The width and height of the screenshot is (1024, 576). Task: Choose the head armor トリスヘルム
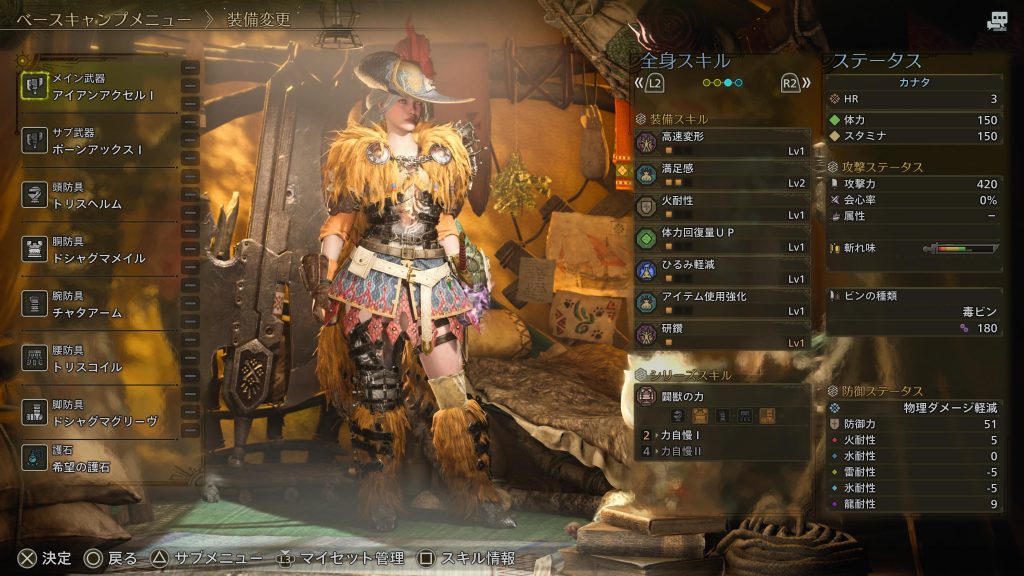pos(98,196)
